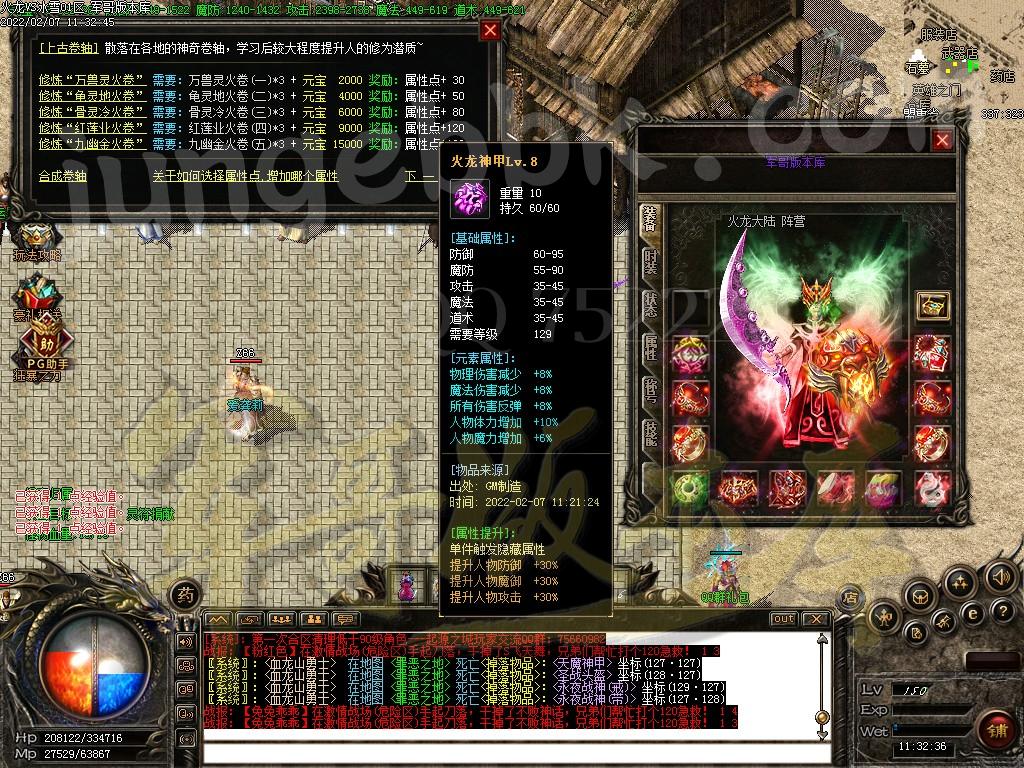
Task: Click the chat box 'out' button
Action: (x=784, y=619)
